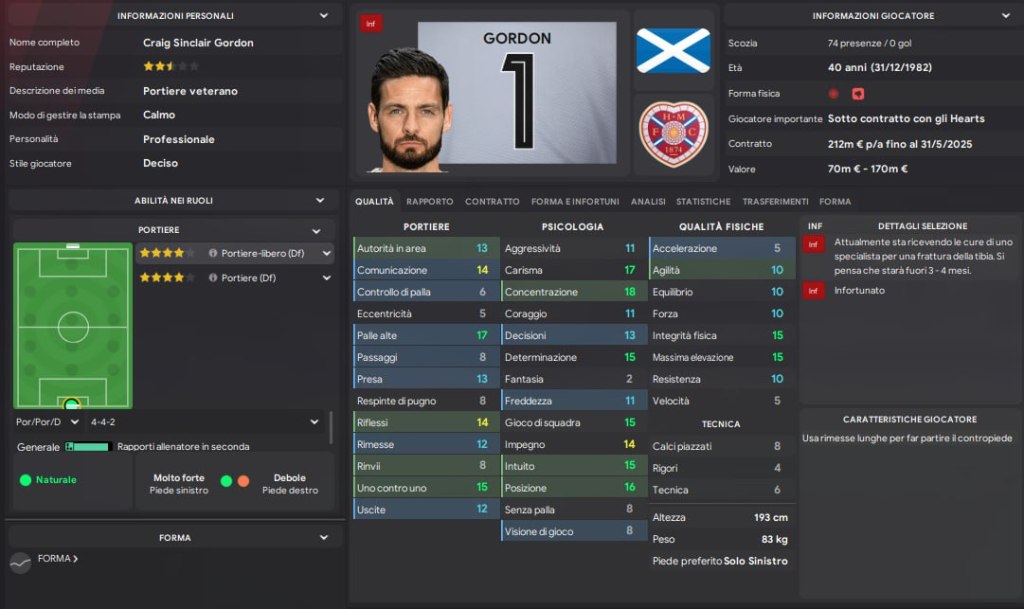Switch to the Trasferimenti tab
Viewport: 1024px width, 609px height.
pos(775,201)
